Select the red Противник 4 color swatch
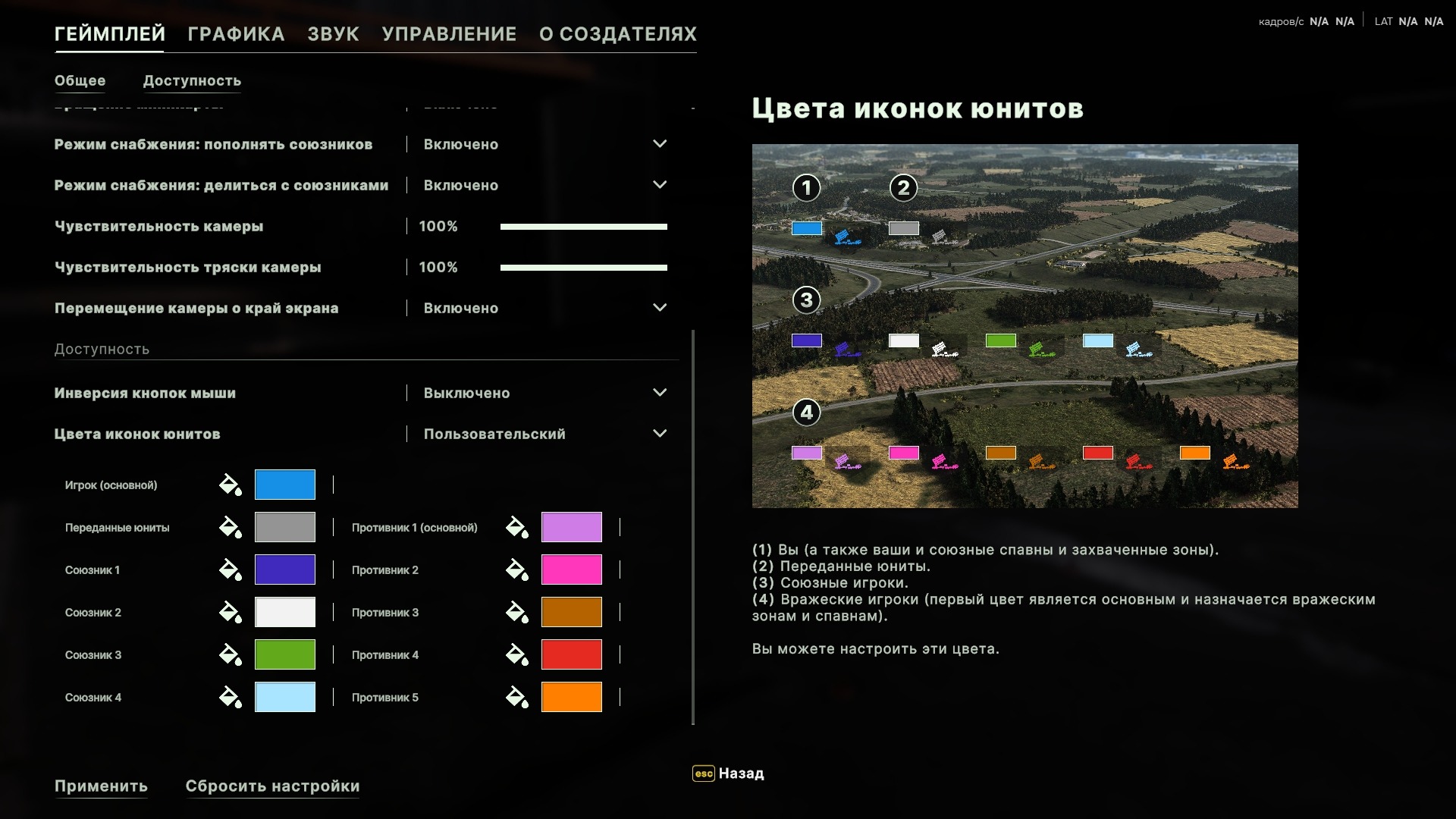The width and height of the screenshot is (1456, 819). click(x=571, y=654)
